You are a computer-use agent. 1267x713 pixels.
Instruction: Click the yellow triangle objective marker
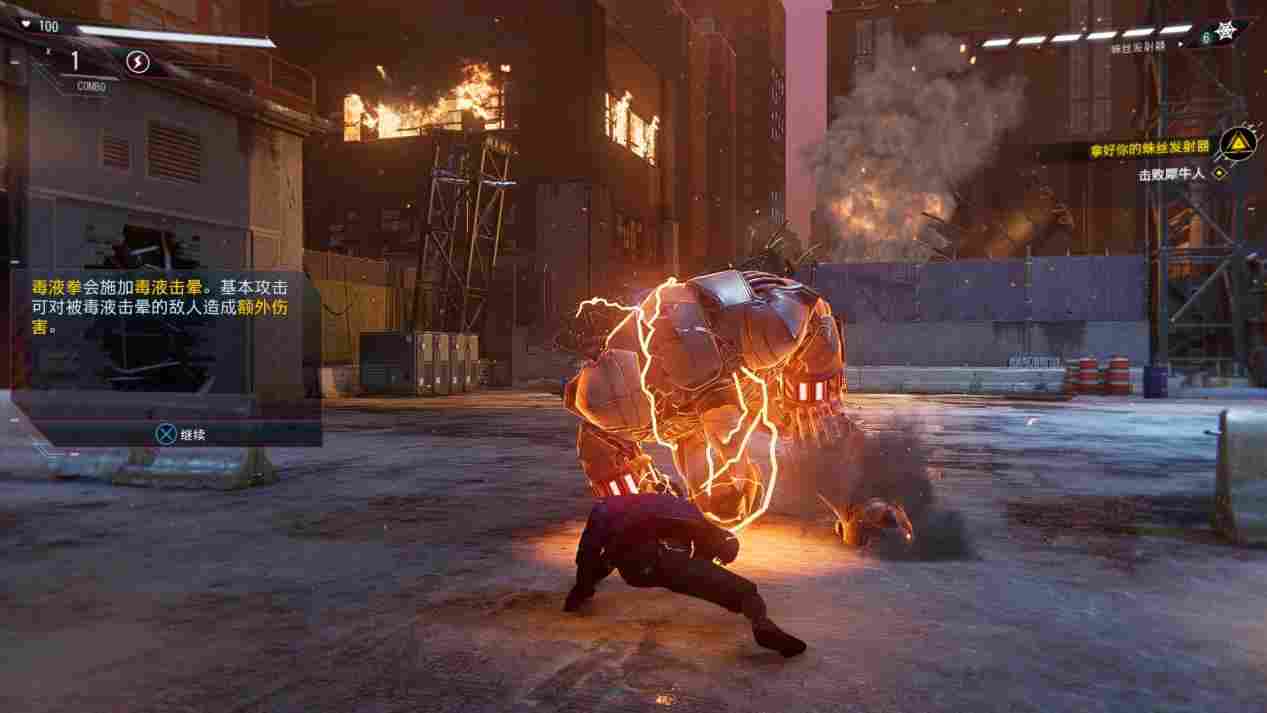tap(1238, 145)
